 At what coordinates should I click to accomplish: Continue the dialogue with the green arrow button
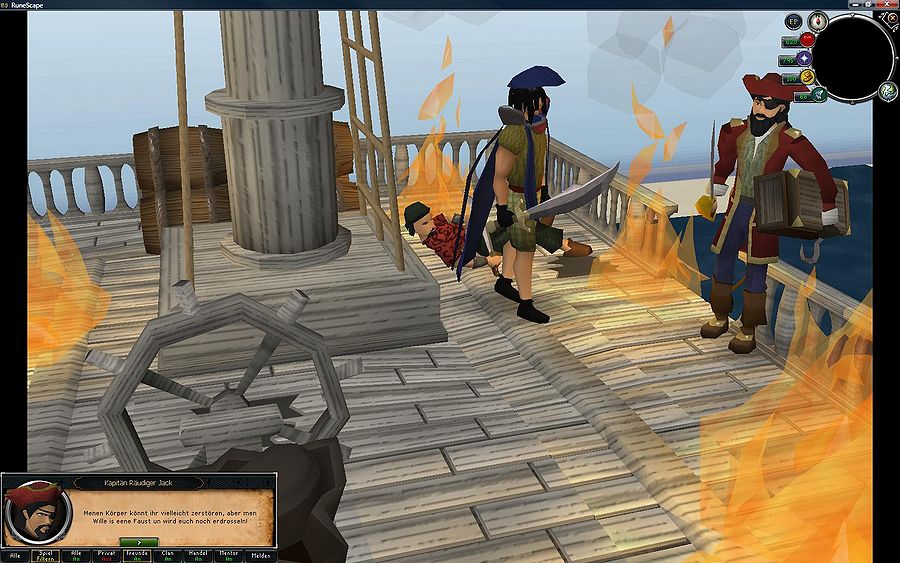tap(139, 541)
